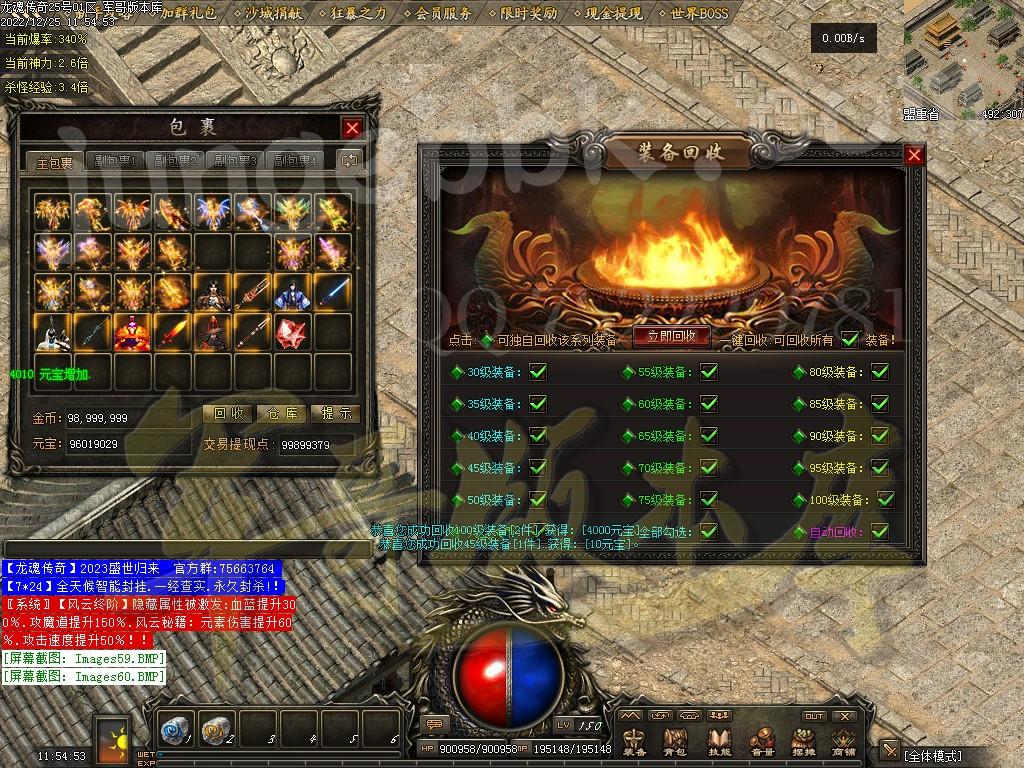Switch to the 副包裹1 bag tab

[115, 161]
